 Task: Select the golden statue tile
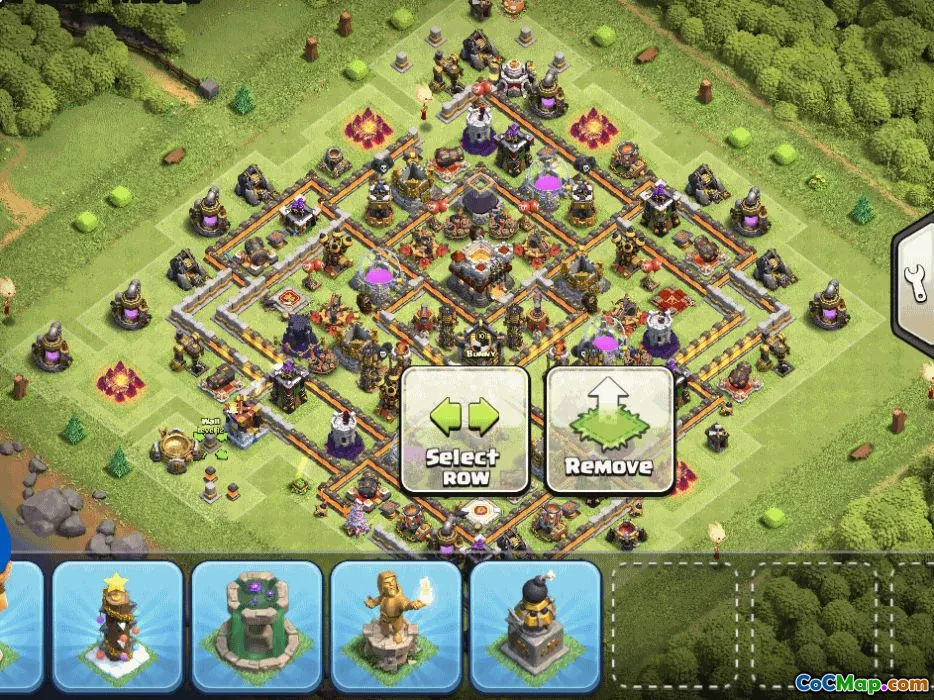click(395, 623)
